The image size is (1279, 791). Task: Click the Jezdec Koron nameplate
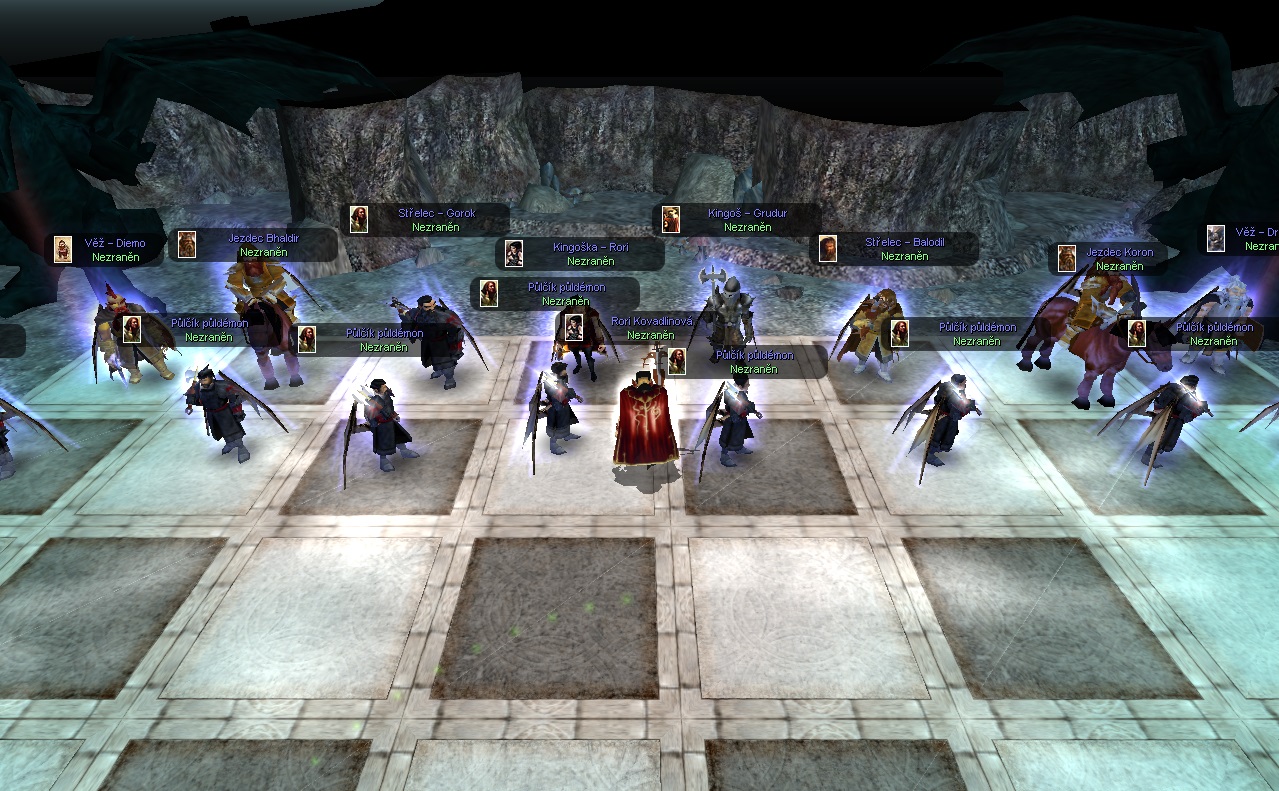coord(1119,252)
